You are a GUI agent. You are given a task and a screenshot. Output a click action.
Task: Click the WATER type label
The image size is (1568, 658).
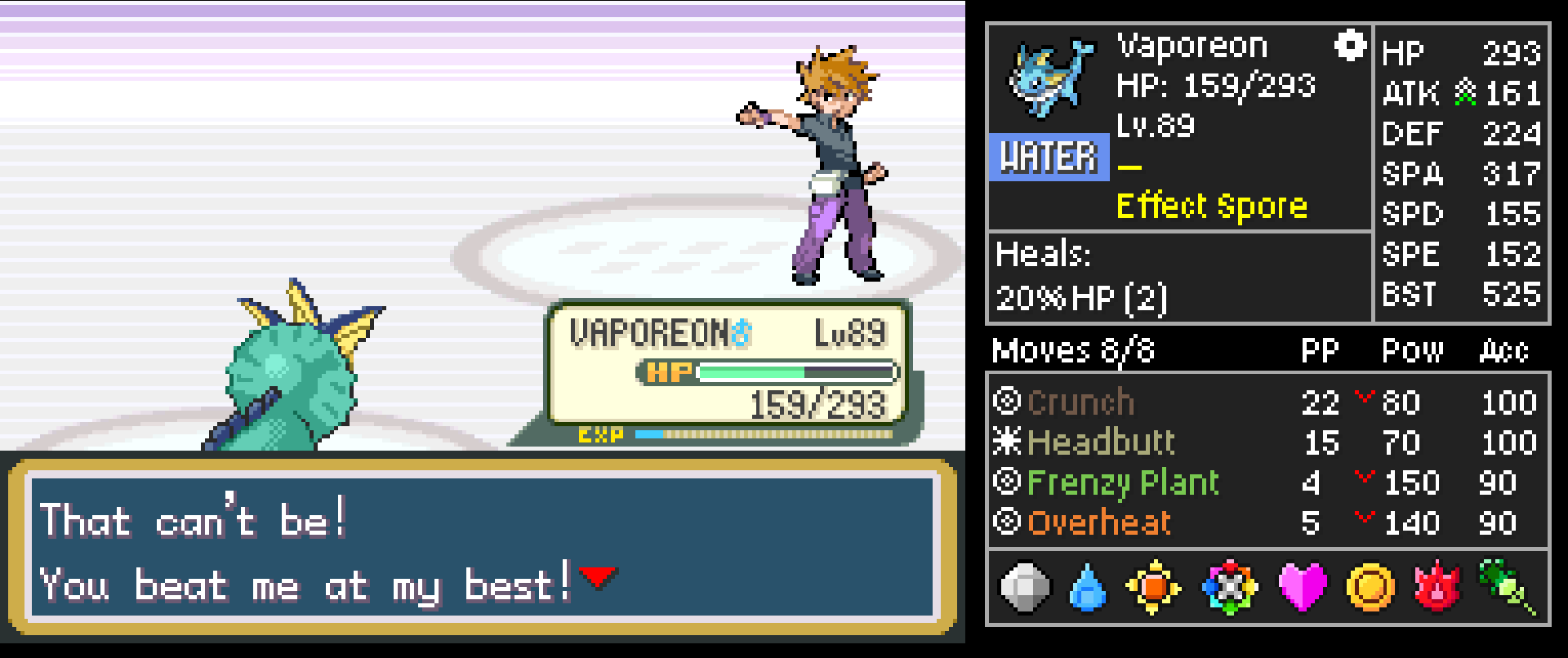pyautogui.click(x=1049, y=157)
